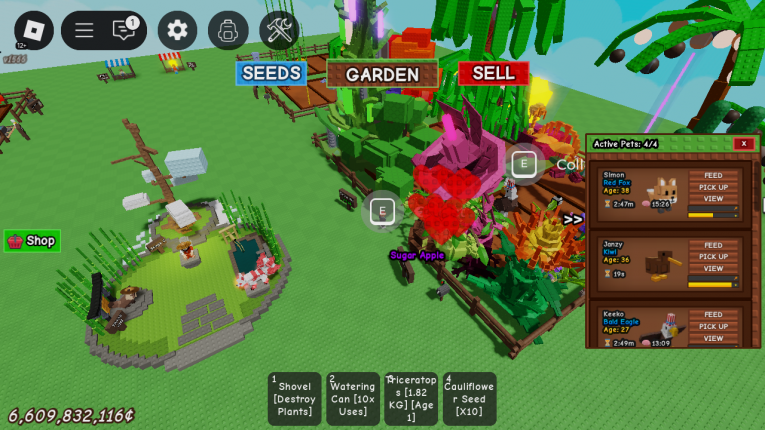View Janzy the Kiwi
The image size is (765, 430).
[713, 268]
